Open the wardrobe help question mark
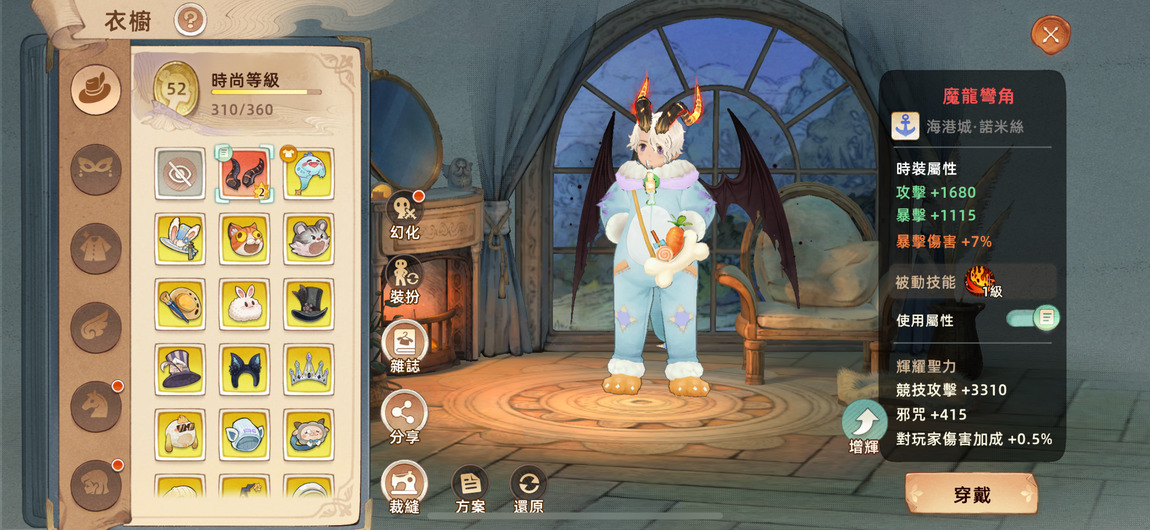Screen dimensions: 1150x530 190,19
